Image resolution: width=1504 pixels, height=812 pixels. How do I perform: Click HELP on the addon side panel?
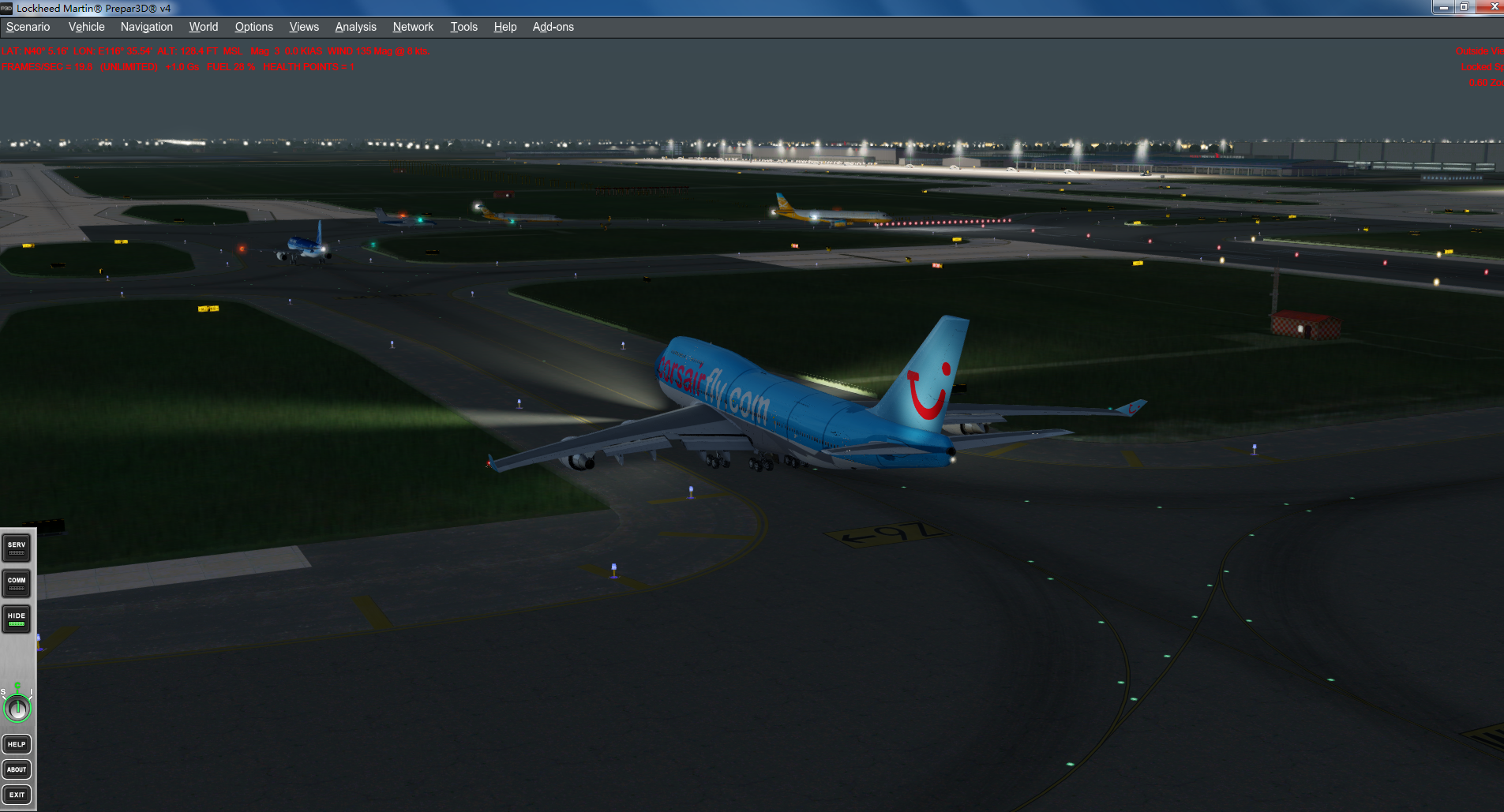tap(17, 744)
